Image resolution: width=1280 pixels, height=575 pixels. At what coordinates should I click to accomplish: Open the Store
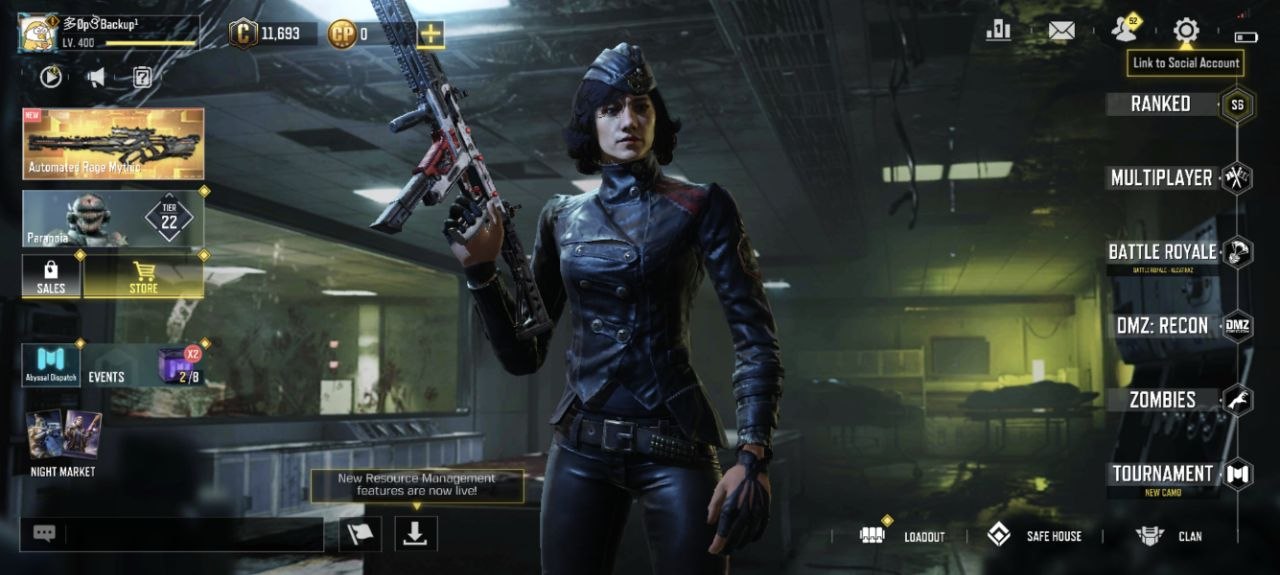[x=144, y=276]
